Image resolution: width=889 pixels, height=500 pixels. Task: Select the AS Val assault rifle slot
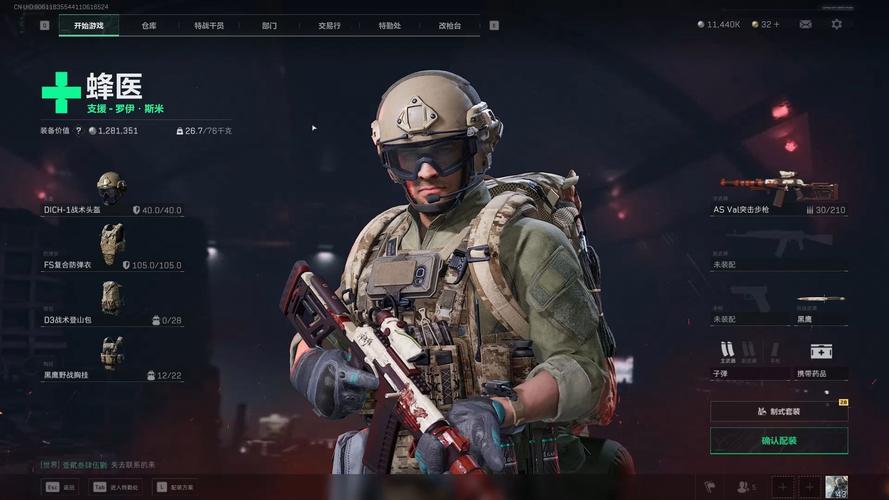(779, 193)
